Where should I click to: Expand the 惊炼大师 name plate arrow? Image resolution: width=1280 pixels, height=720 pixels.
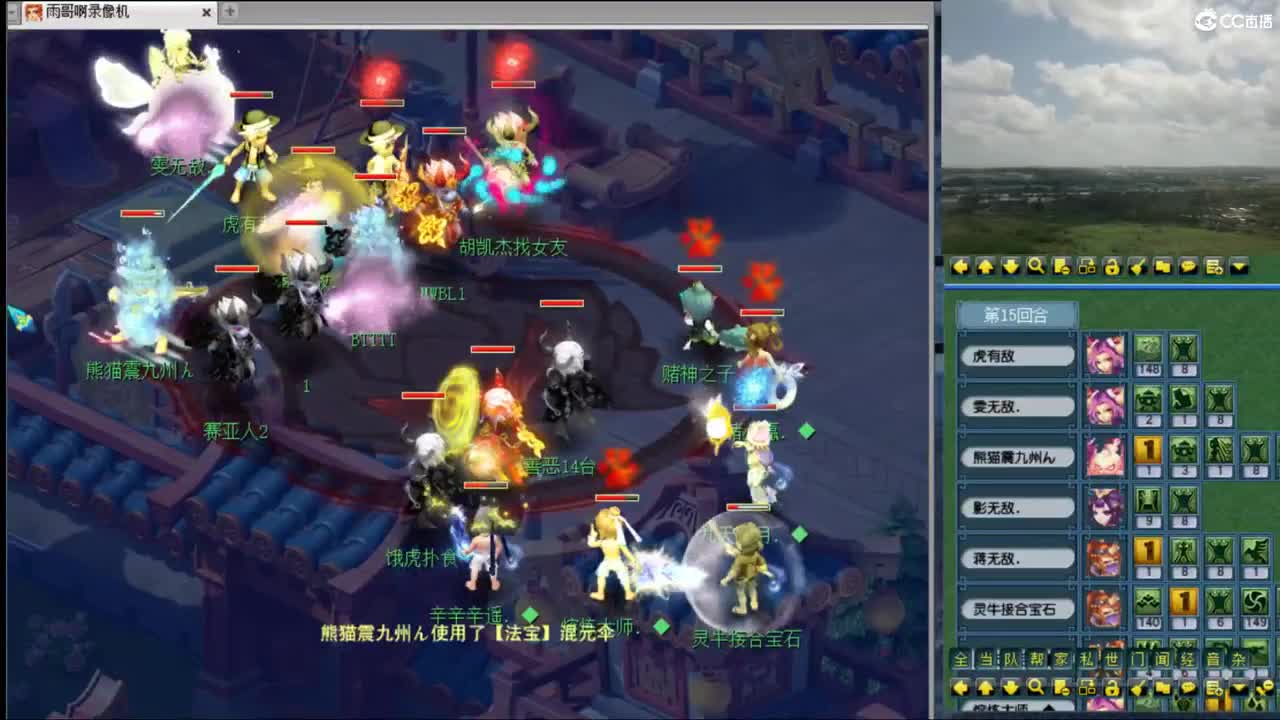coord(1048,707)
